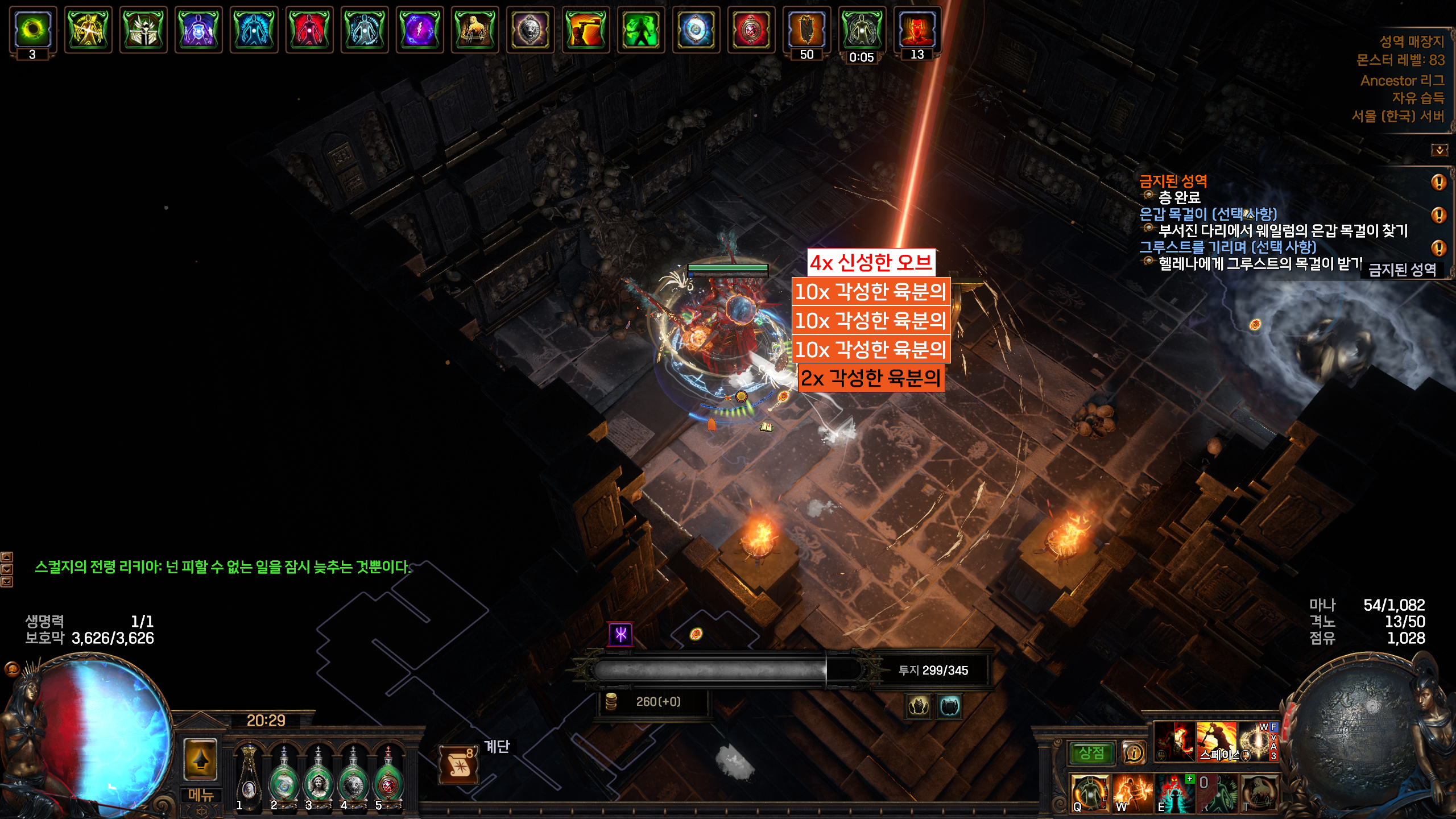Click the purple rune sanctum affliction icon

pyautogui.click(x=621, y=634)
